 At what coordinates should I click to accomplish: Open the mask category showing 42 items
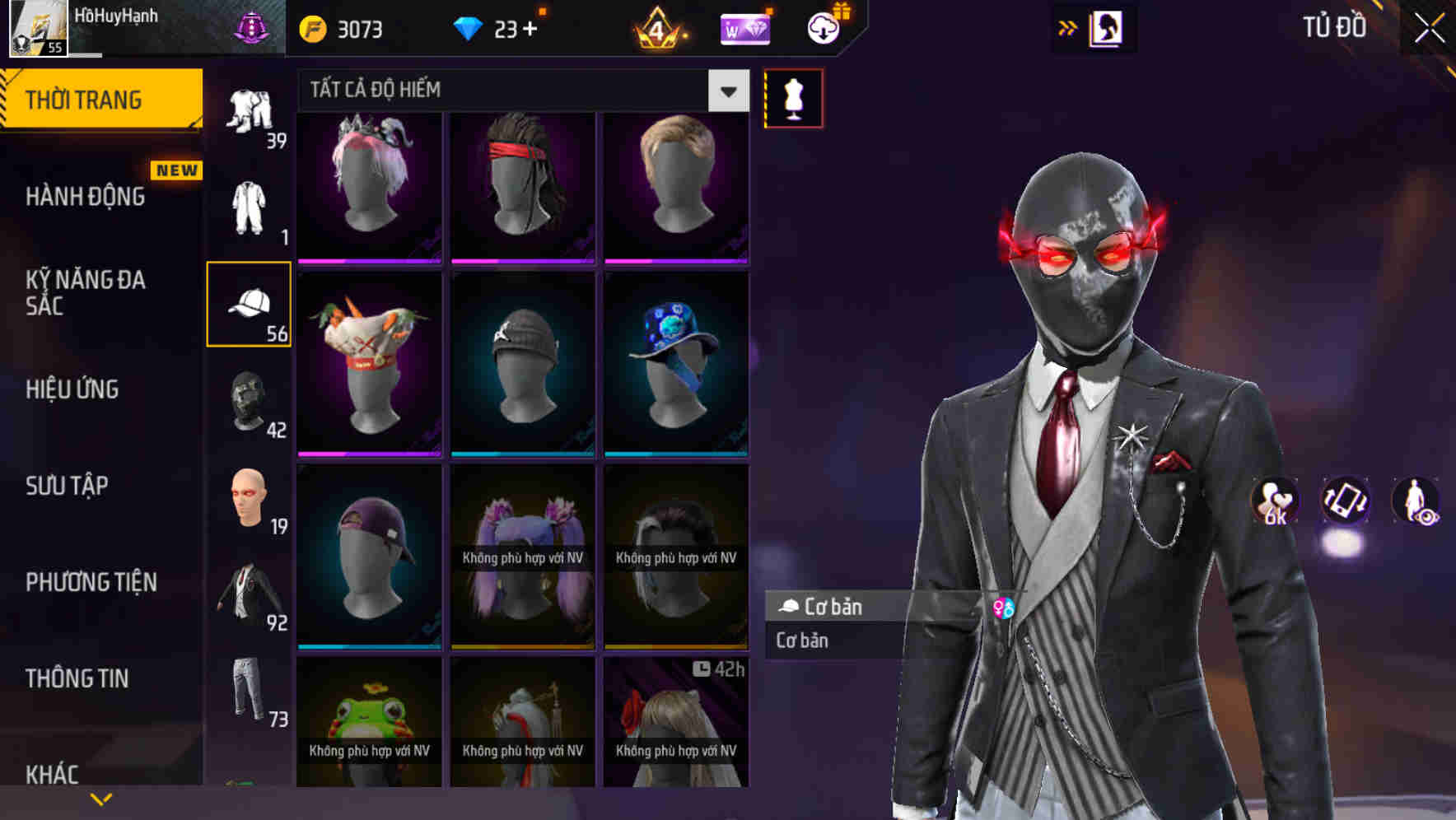249,403
